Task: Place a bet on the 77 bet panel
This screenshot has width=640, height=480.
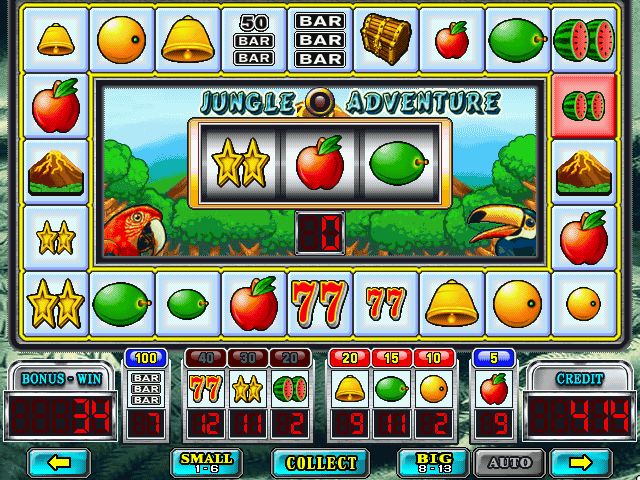Action: pos(205,387)
